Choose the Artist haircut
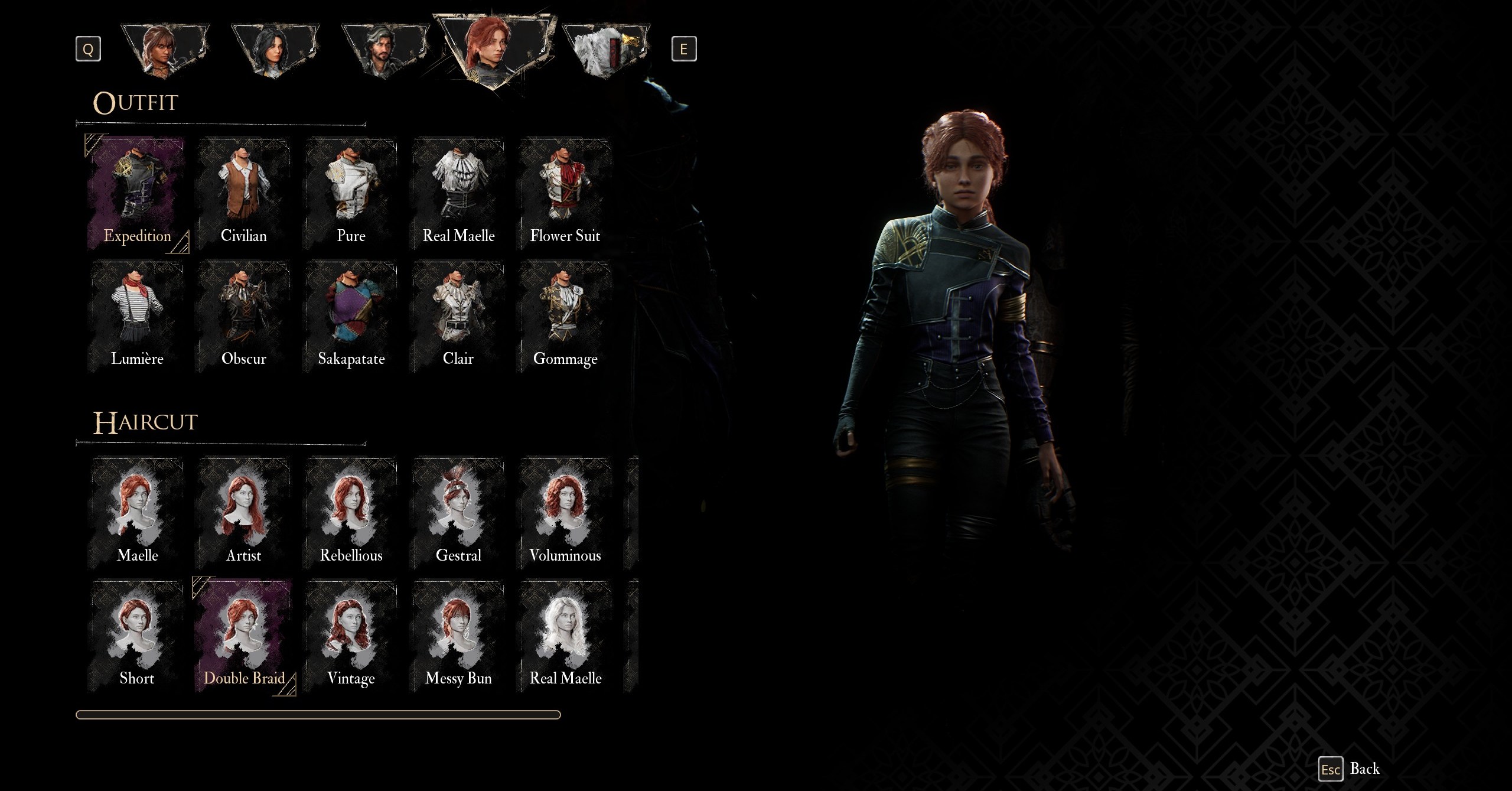This screenshot has width=1512, height=791. tap(244, 514)
